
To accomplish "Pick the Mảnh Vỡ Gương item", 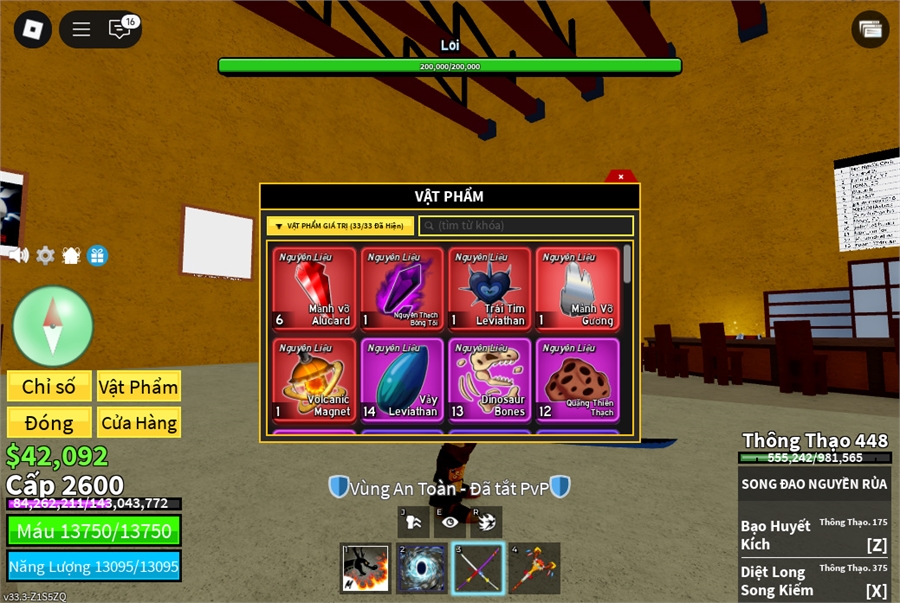I will coord(577,289).
